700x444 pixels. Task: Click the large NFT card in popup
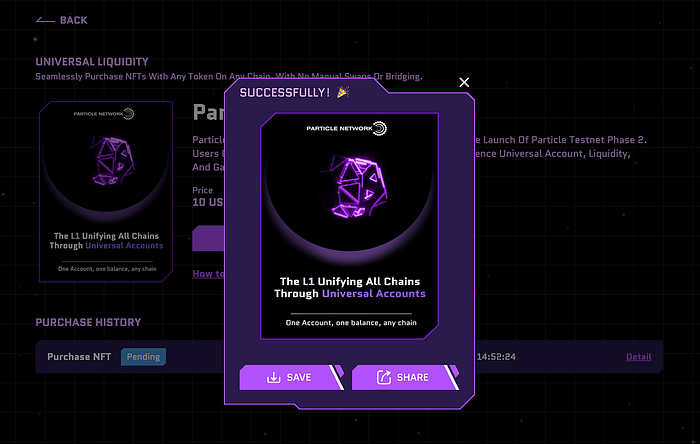(x=350, y=225)
